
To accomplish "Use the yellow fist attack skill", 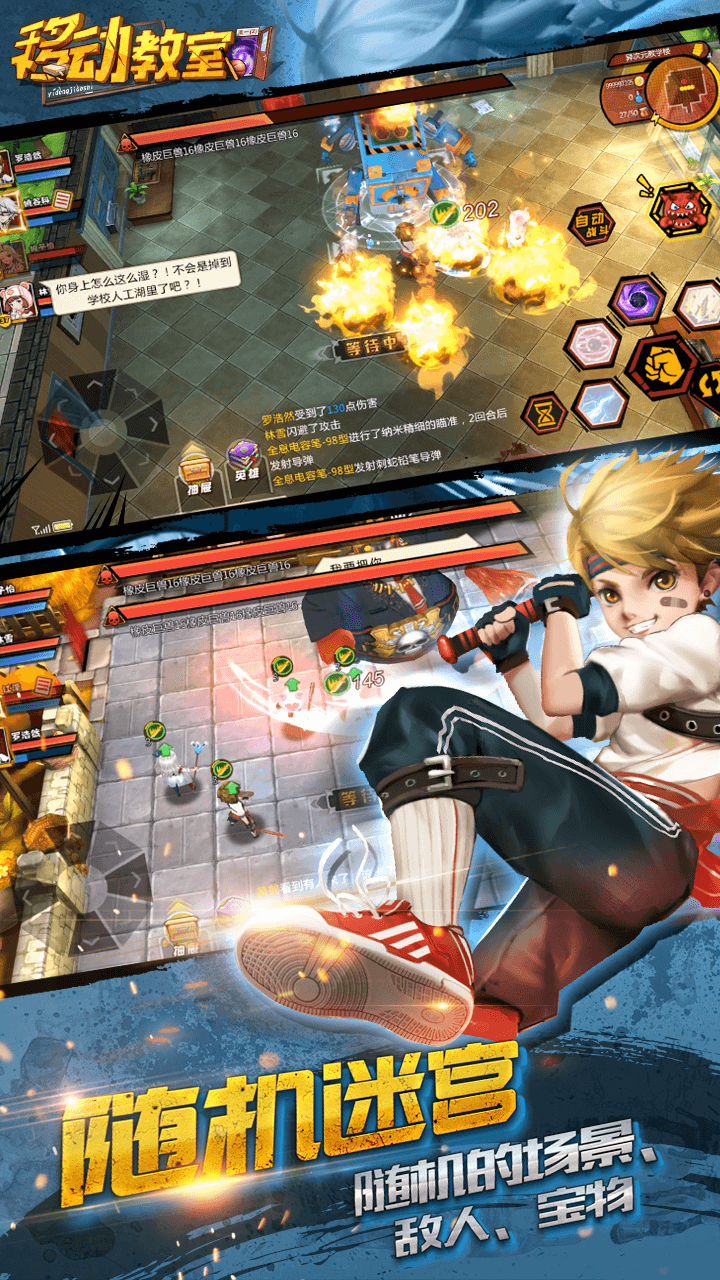I will [x=661, y=366].
